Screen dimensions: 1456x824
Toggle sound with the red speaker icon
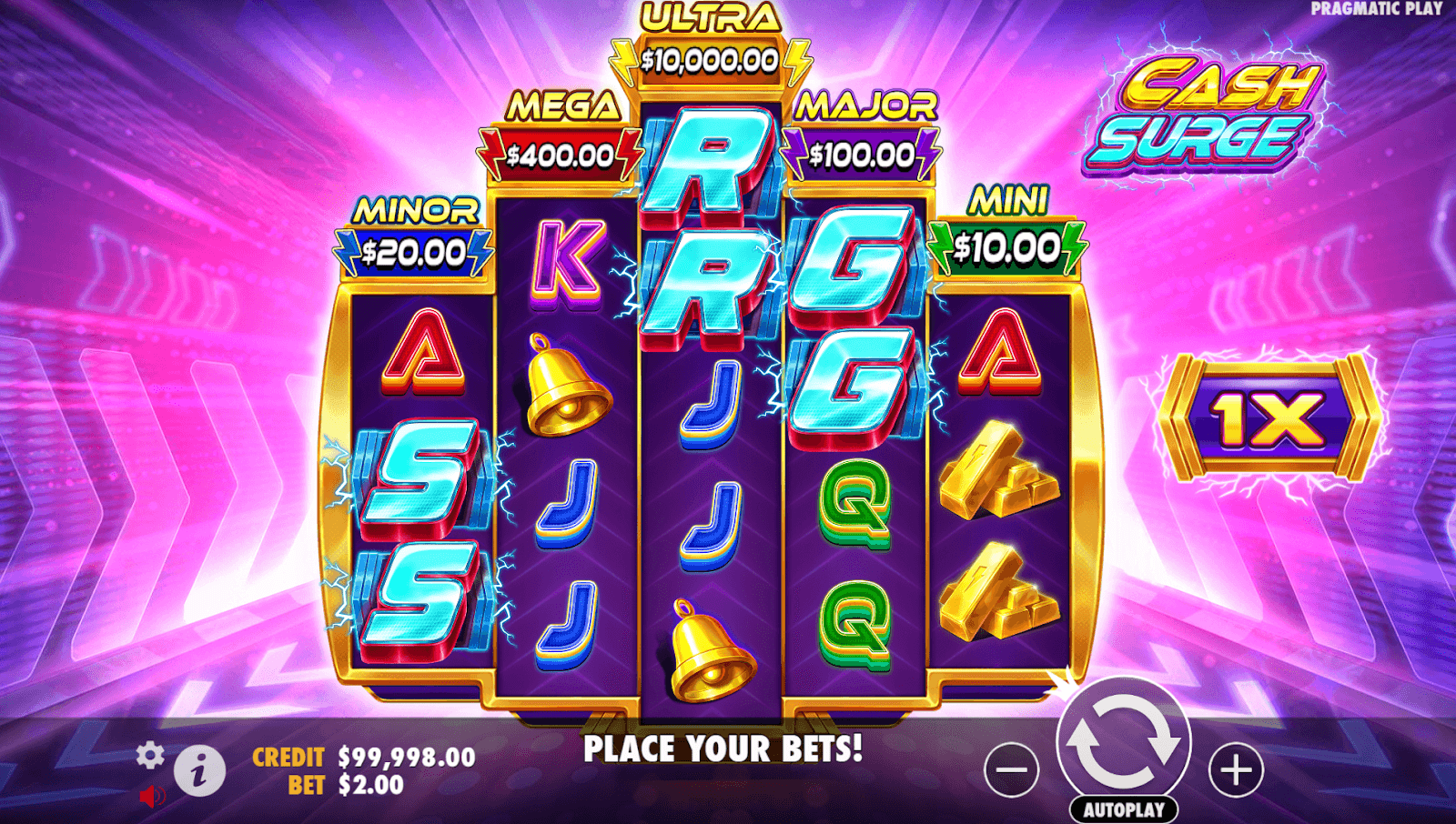click(151, 797)
